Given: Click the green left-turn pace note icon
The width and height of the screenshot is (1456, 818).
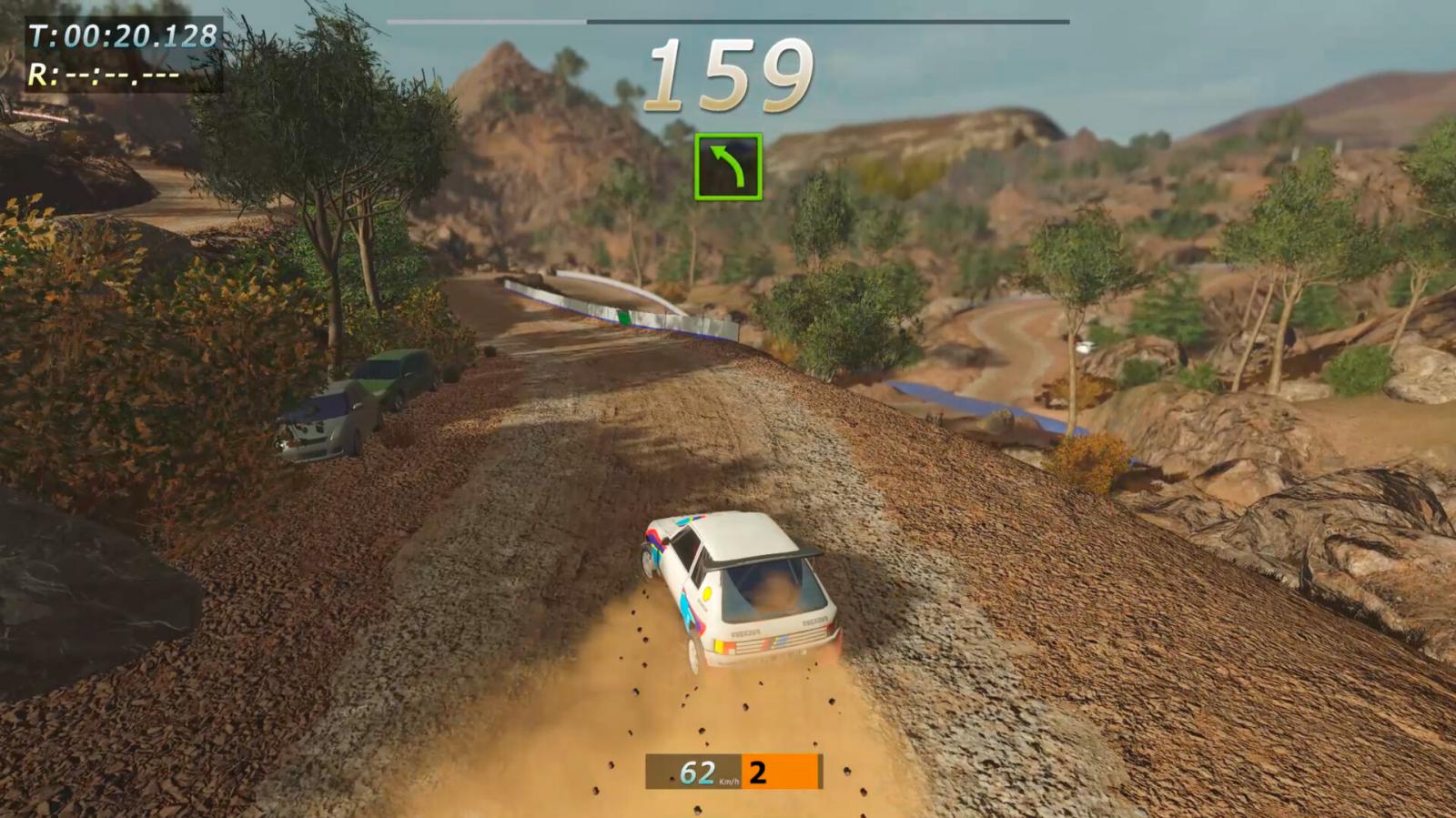Looking at the screenshot, I should point(728,167).
